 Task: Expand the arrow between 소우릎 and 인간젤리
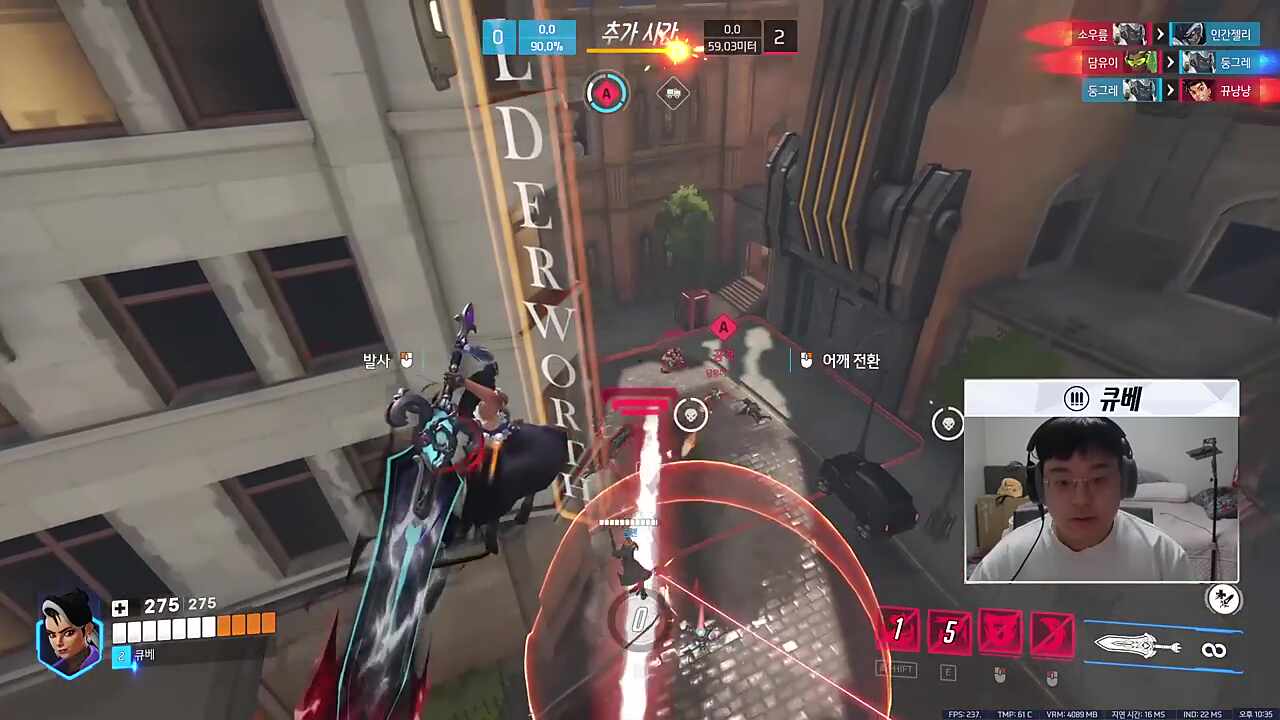[1159, 33]
